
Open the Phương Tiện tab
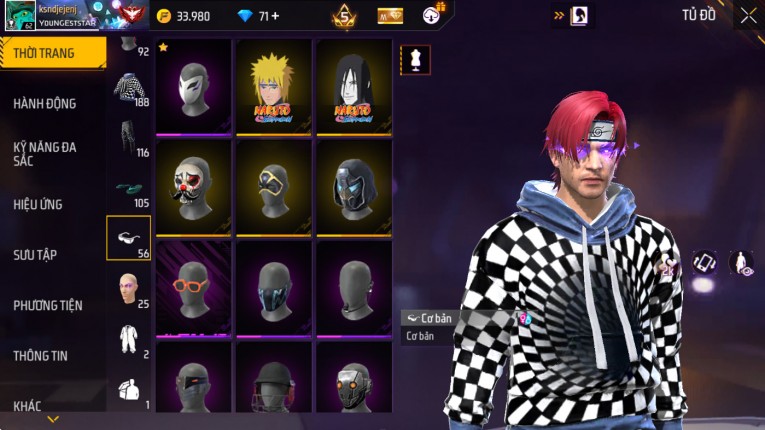point(48,305)
